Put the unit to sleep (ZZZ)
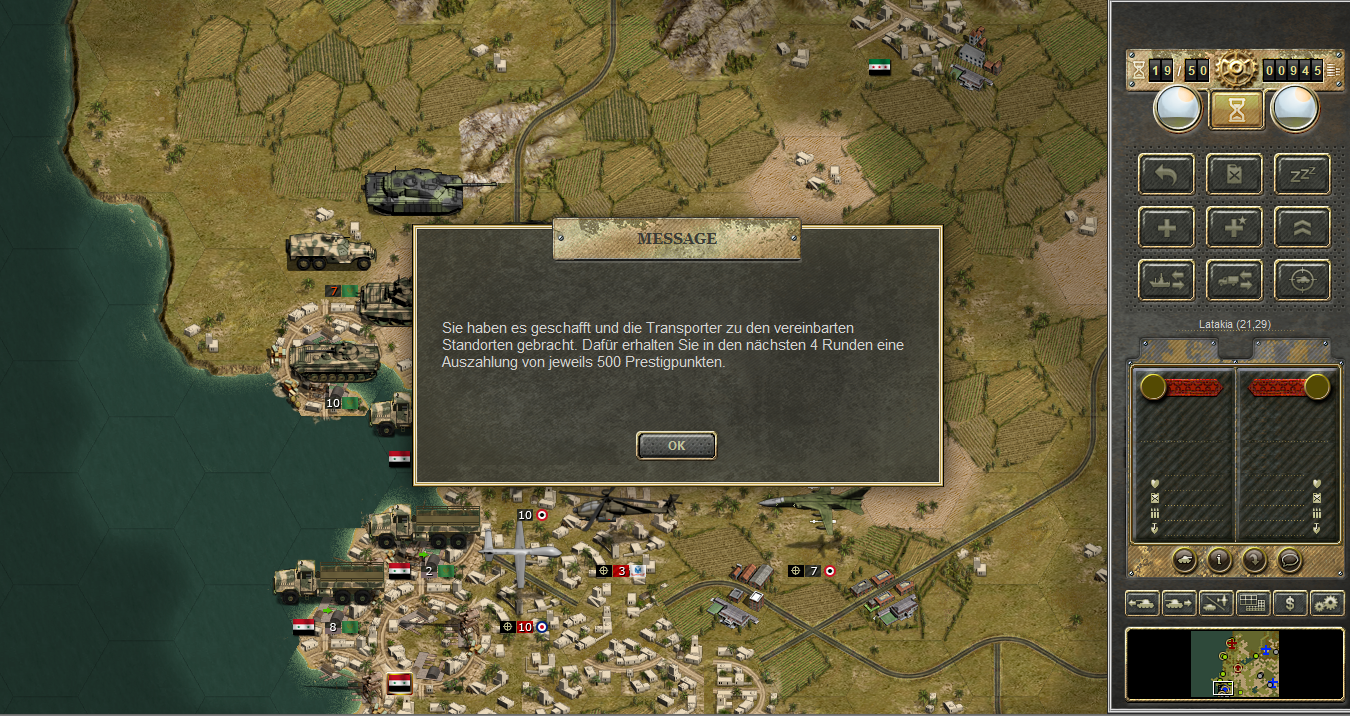 [1302, 174]
